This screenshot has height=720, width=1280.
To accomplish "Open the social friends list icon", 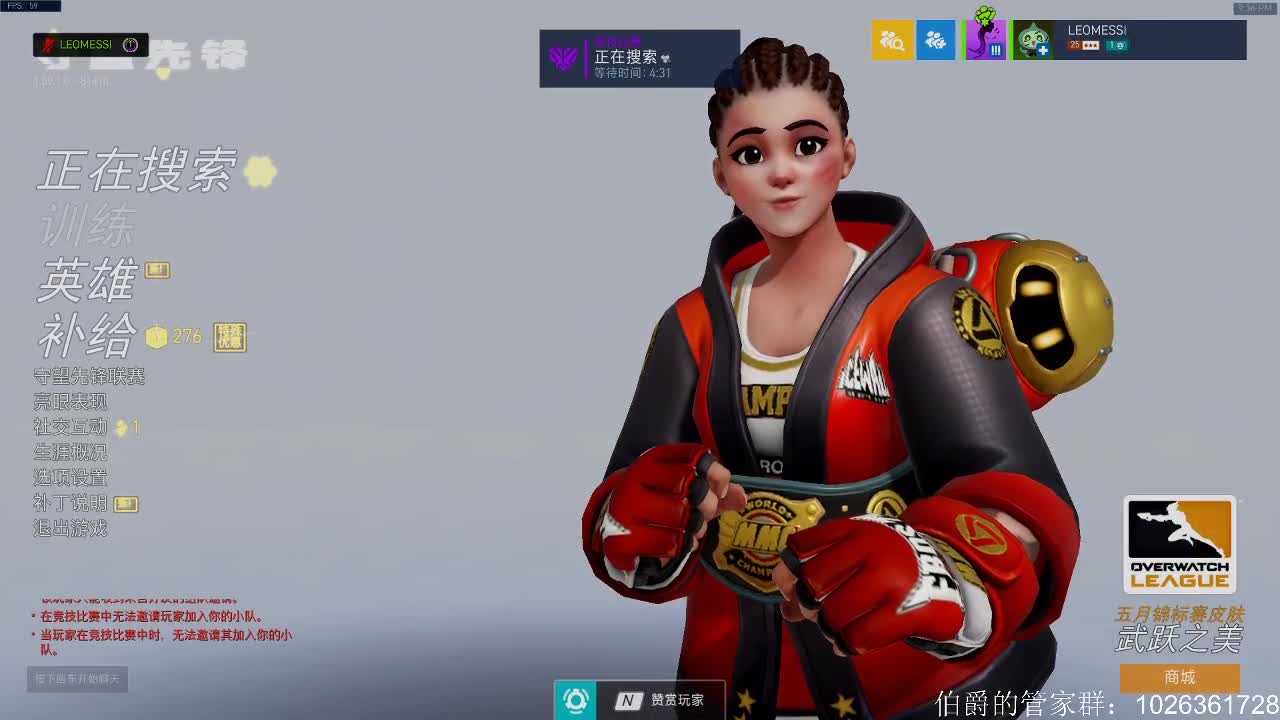I will [x=936, y=42].
